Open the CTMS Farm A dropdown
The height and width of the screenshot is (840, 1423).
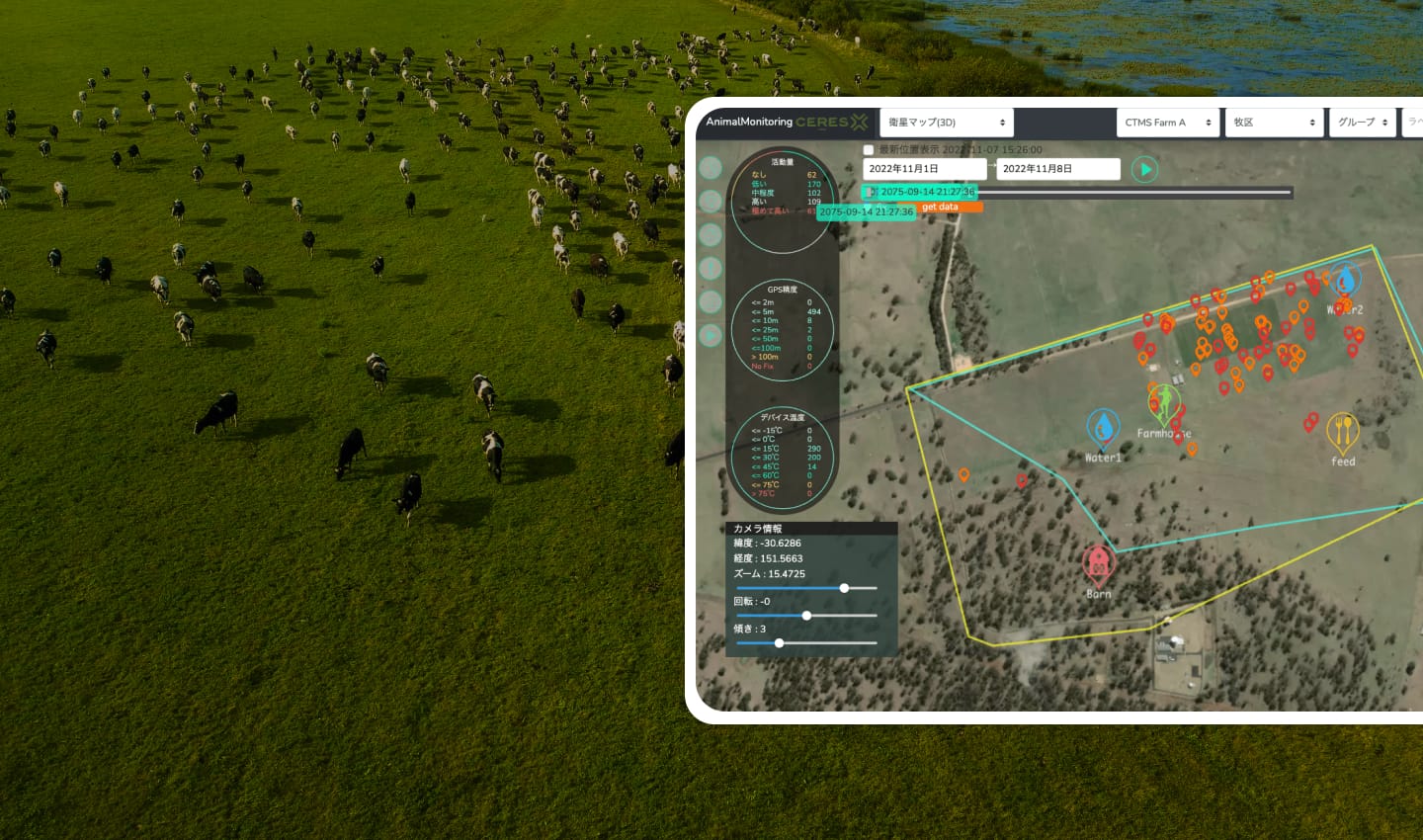click(x=1167, y=123)
